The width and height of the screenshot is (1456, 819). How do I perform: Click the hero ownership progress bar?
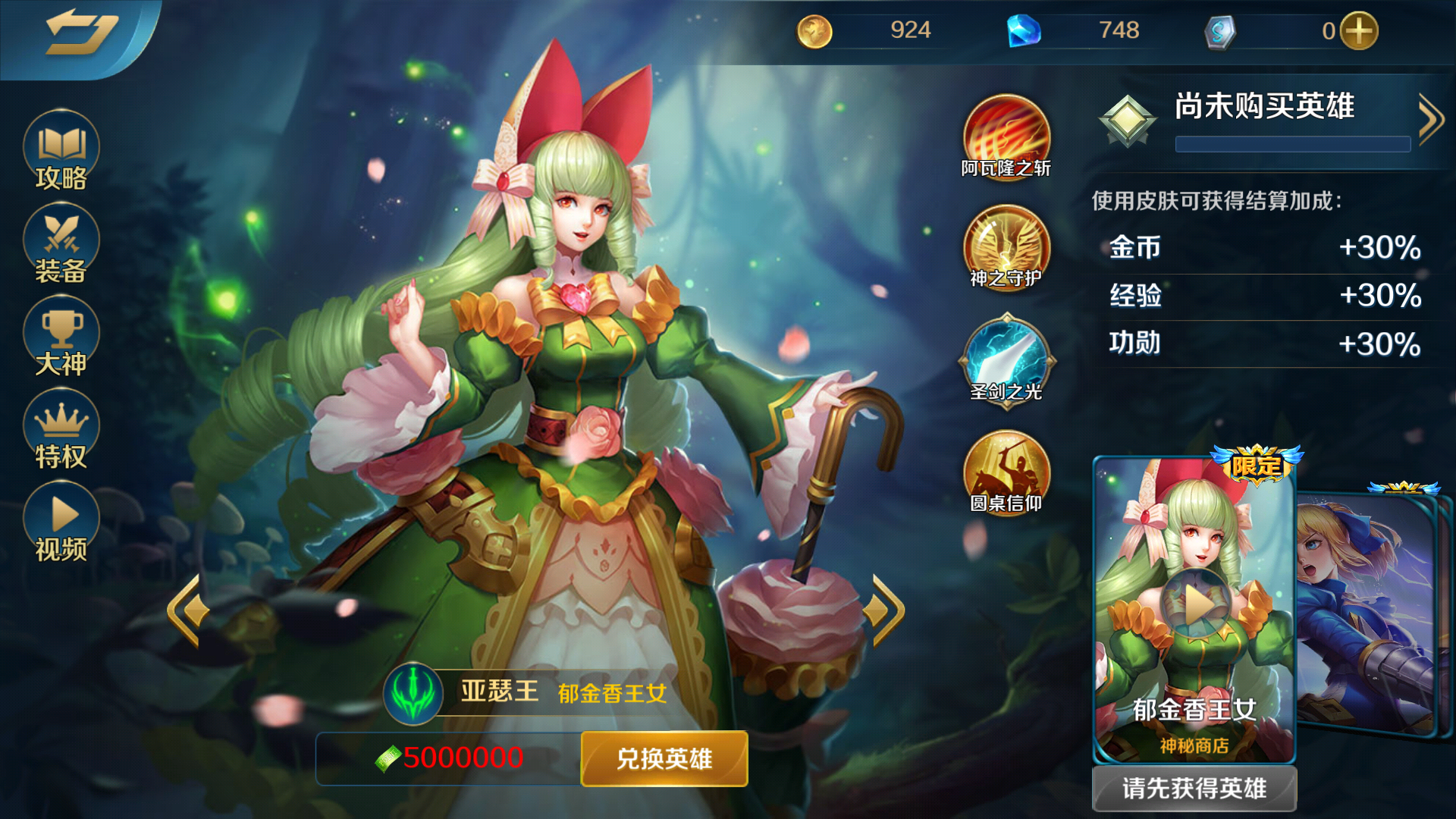1291,144
